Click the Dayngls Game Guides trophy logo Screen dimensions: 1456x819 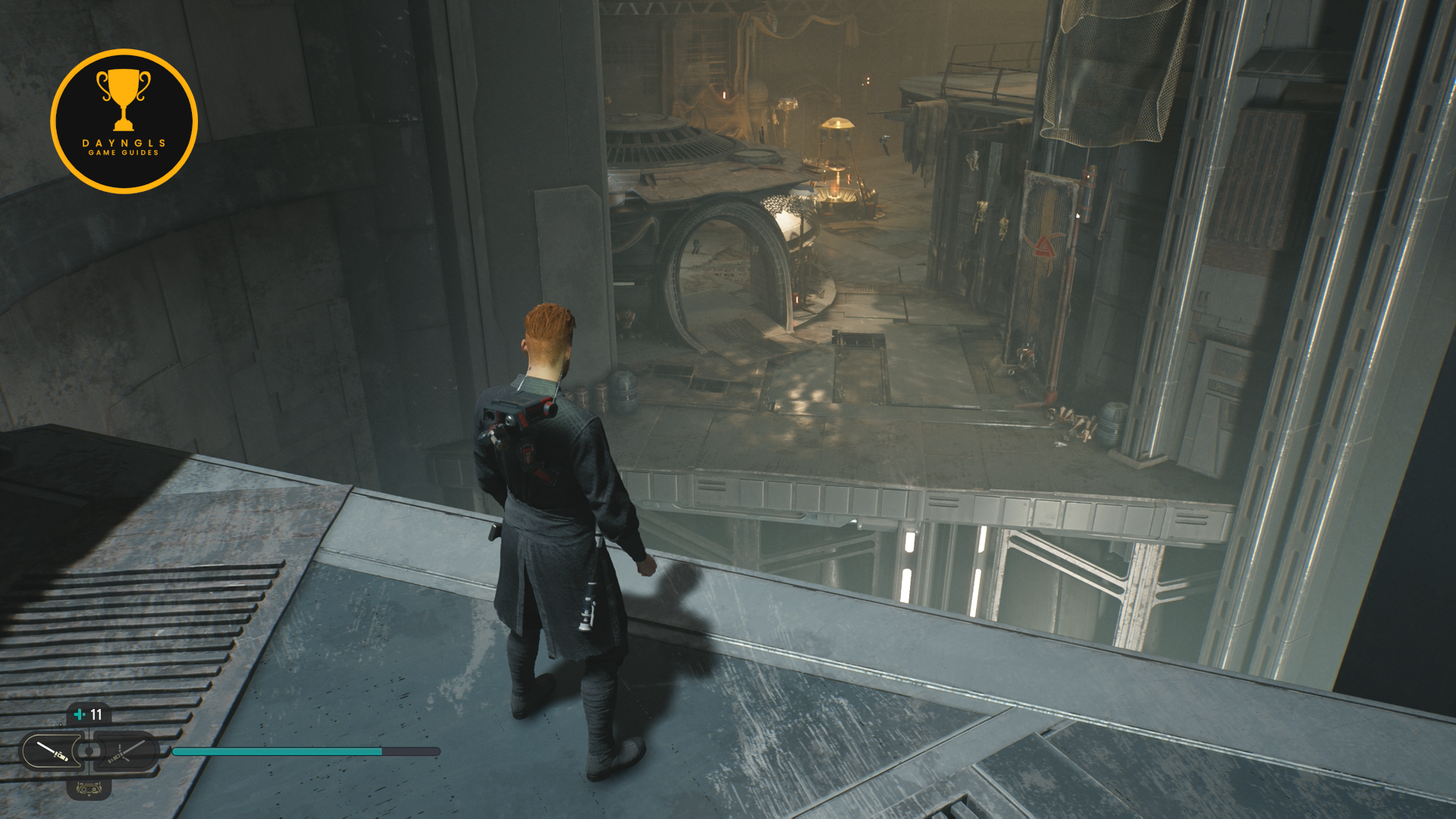pos(124,121)
